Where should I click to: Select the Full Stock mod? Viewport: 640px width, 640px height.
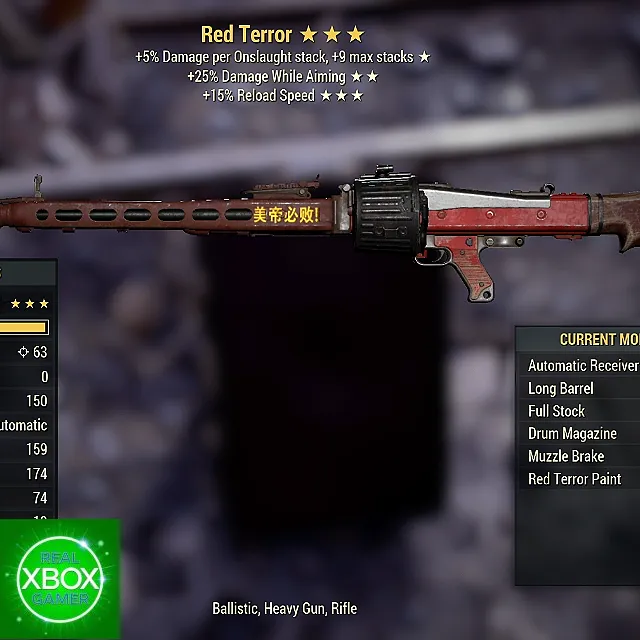[x=556, y=411]
